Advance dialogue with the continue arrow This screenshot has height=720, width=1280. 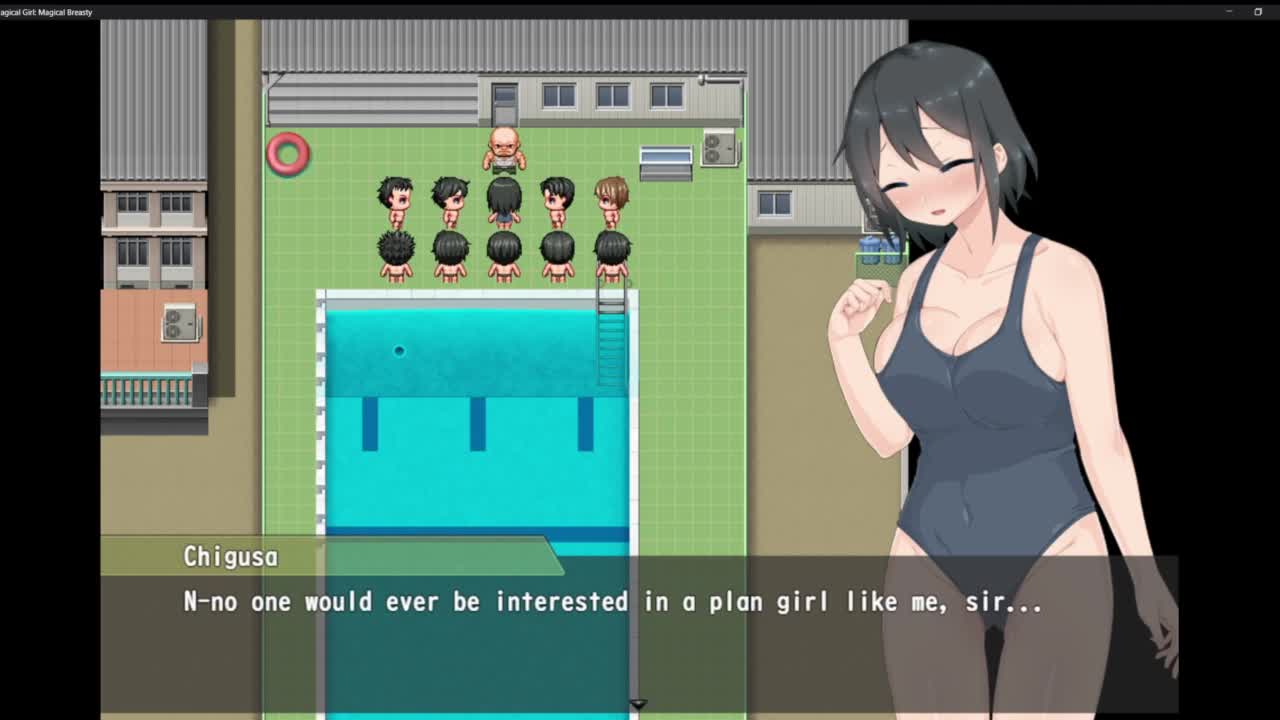click(x=638, y=704)
